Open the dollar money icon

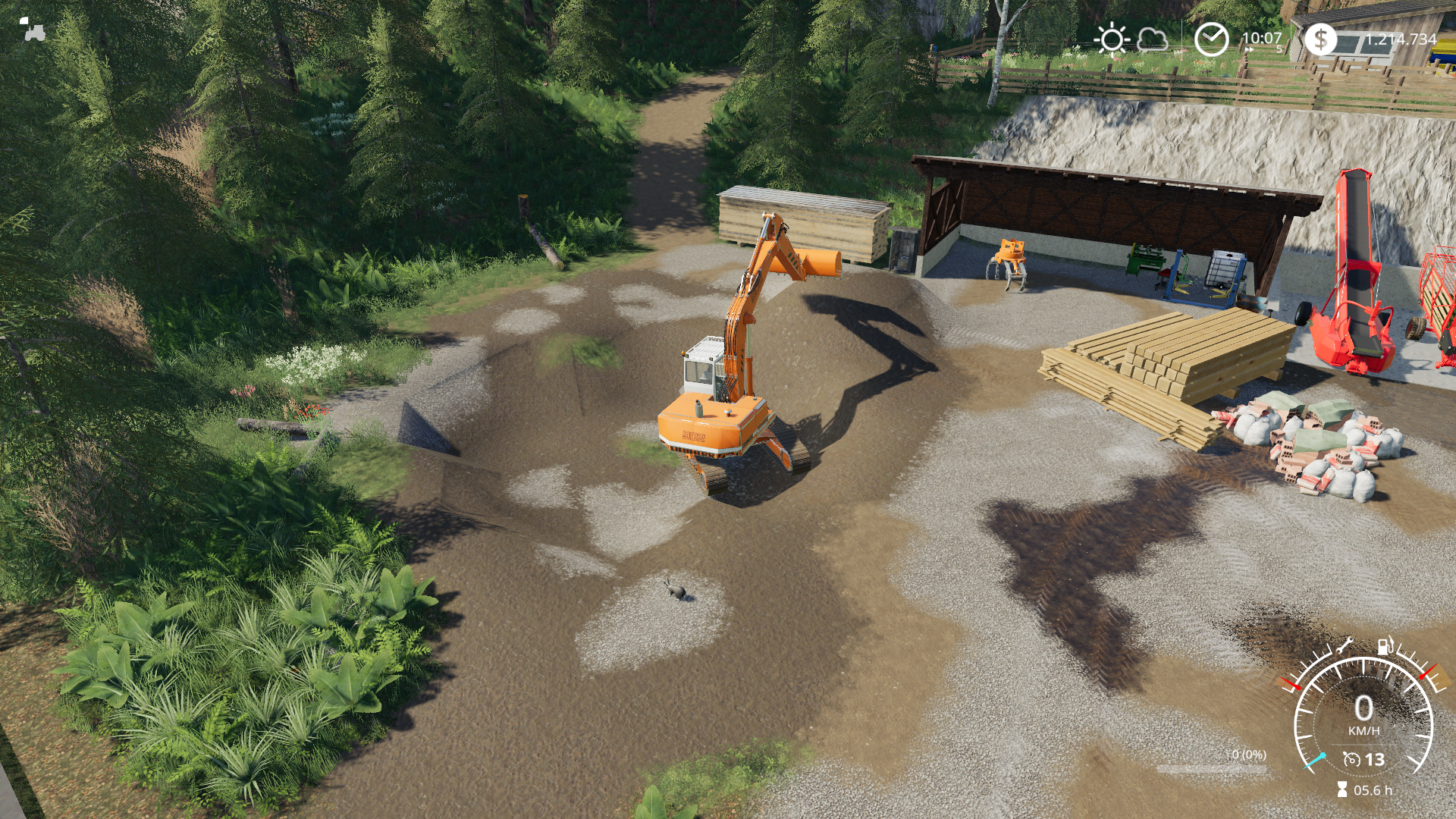[1320, 39]
